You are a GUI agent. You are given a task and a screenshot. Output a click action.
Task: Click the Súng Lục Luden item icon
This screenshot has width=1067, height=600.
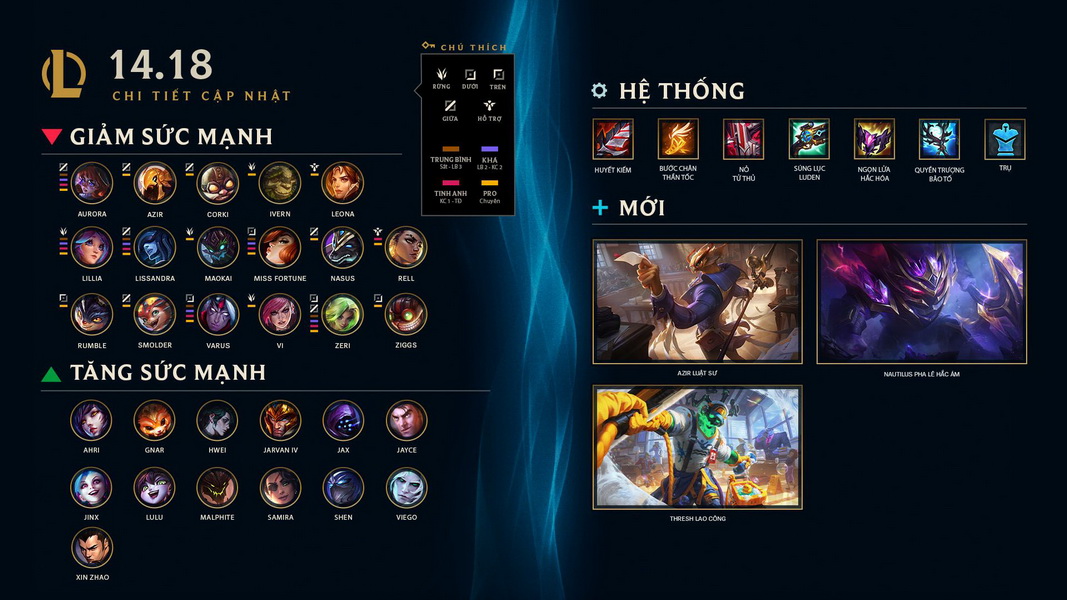pos(808,139)
